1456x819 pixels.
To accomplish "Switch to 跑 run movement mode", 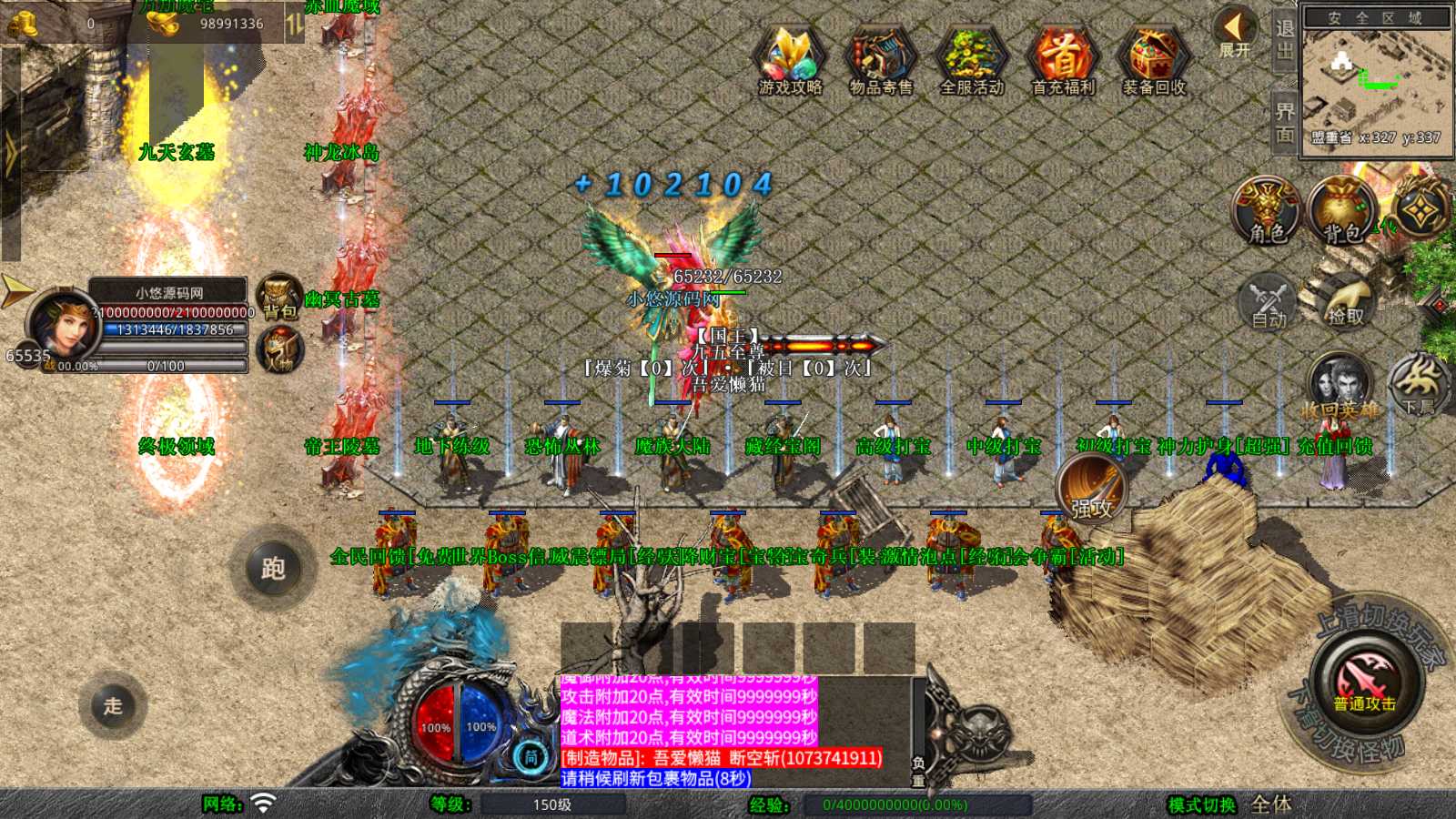I will pyautogui.click(x=273, y=569).
